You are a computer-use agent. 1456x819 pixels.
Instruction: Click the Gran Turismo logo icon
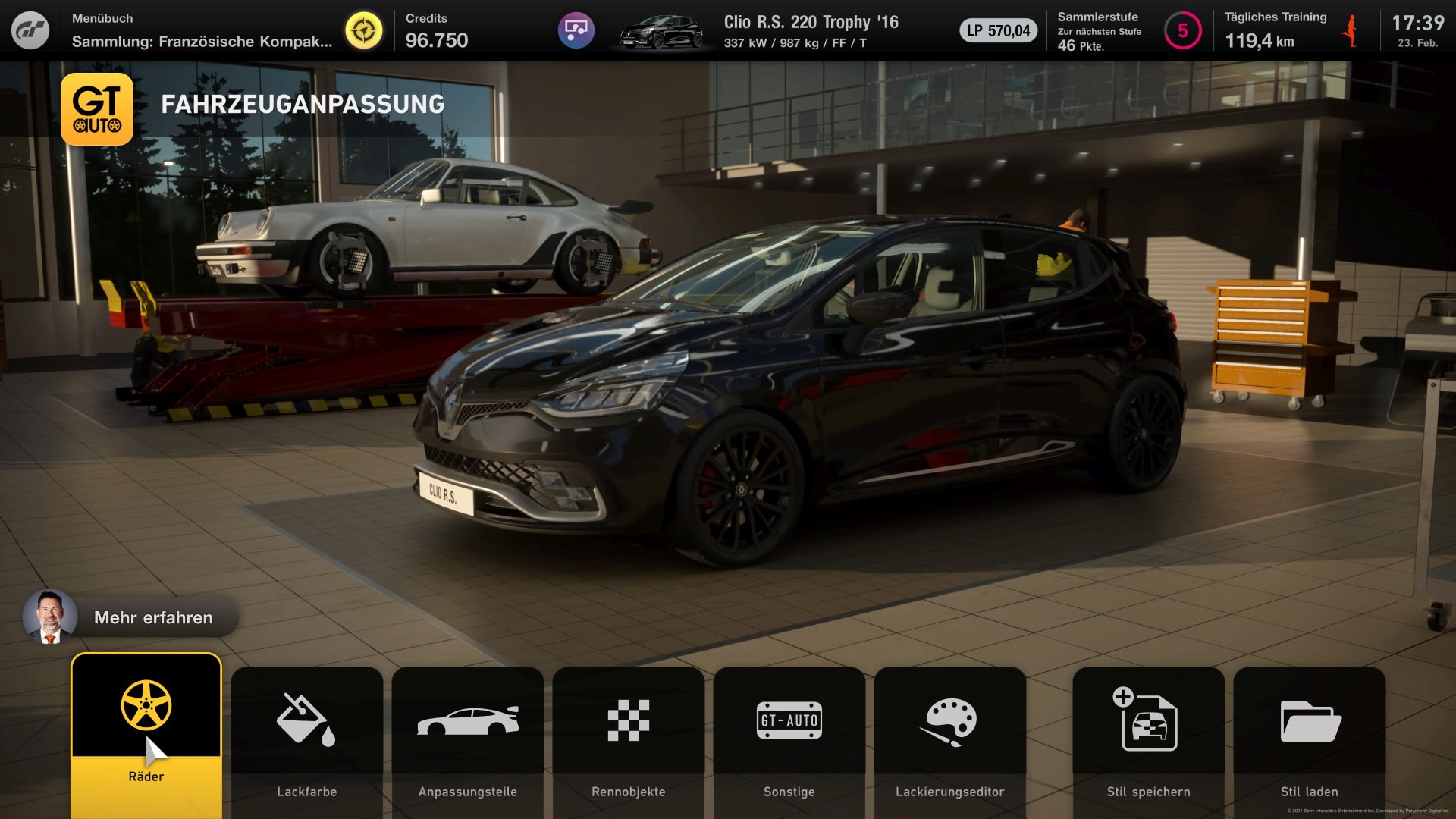pyautogui.click(x=30, y=30)
